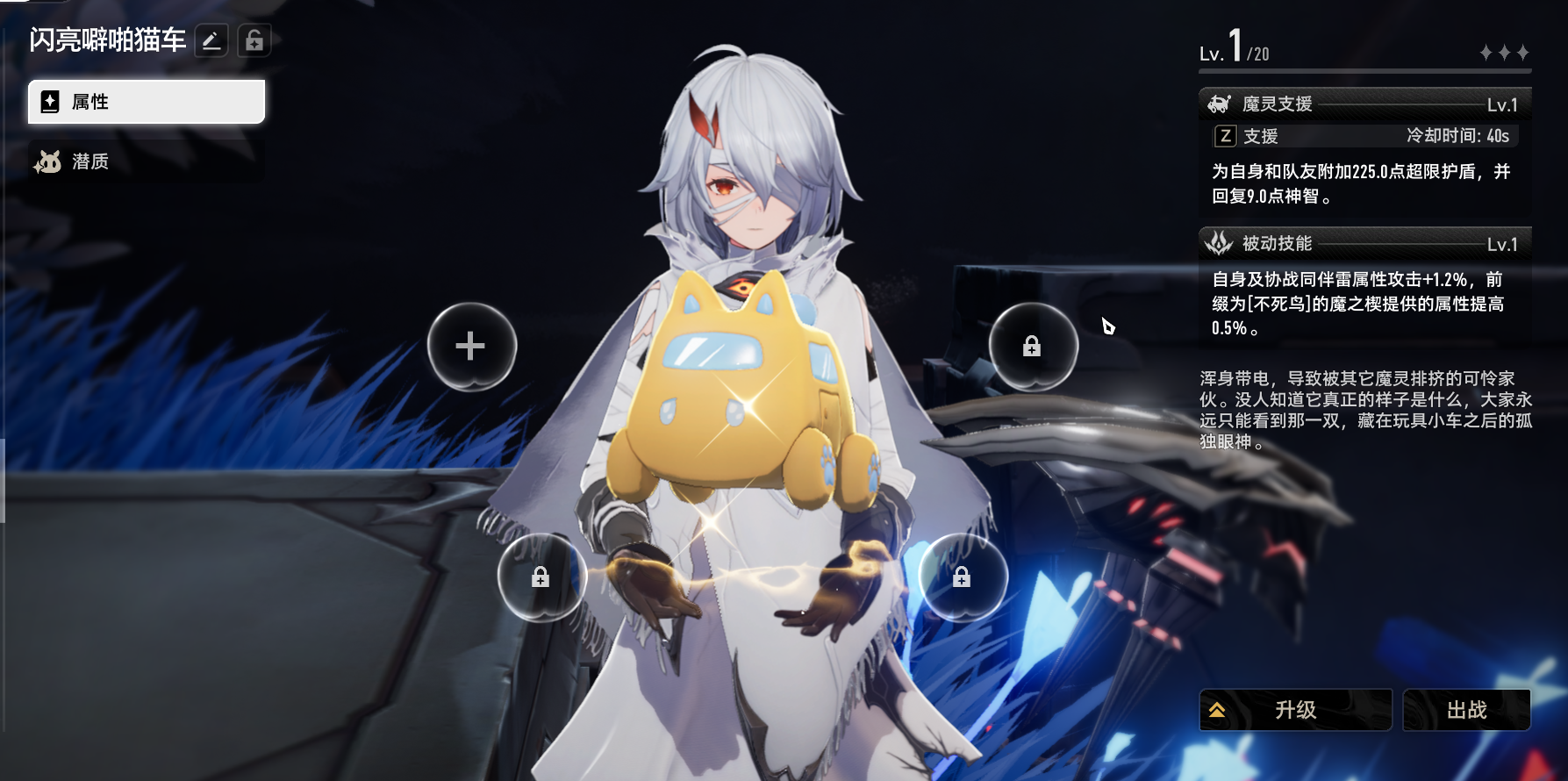1568x781 pixels.
Task: Toggle the lock icon beside the name
Action: pyautogui.click(x=254, y=40)
